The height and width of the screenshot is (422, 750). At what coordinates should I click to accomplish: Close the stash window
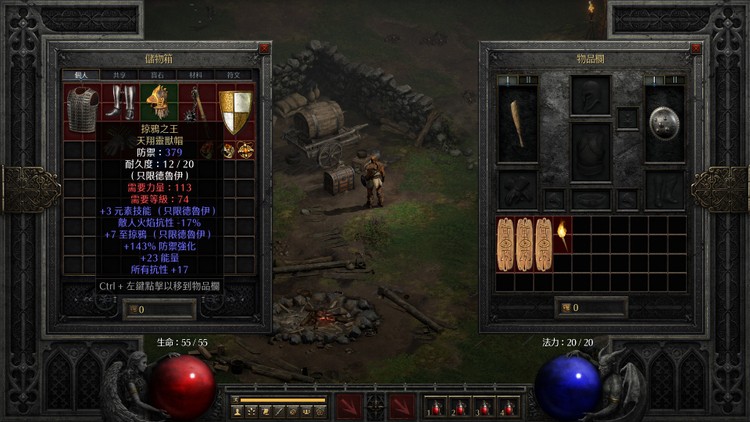click(264, 48)
